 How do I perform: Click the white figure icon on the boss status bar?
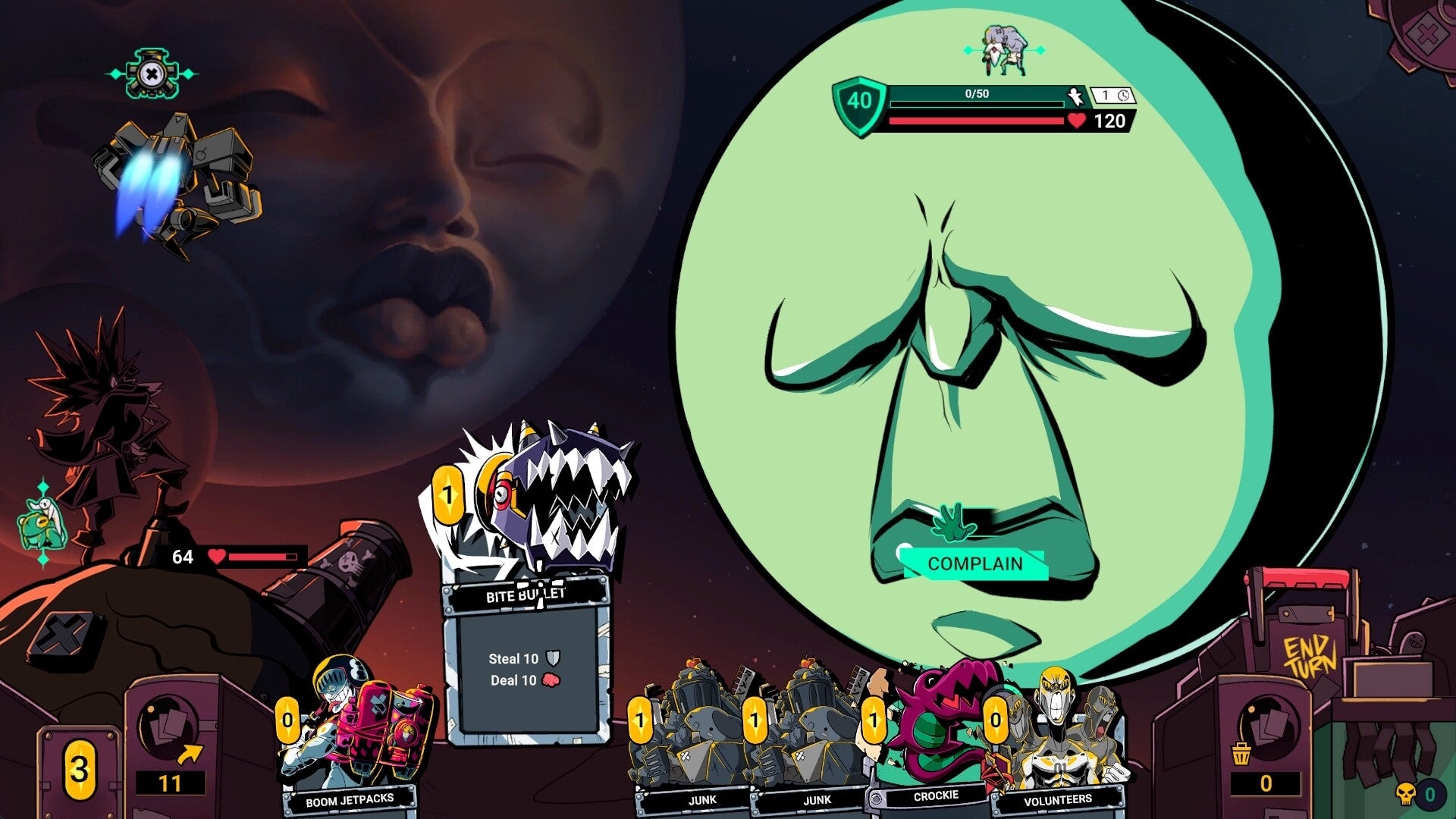click(1074, 97)
